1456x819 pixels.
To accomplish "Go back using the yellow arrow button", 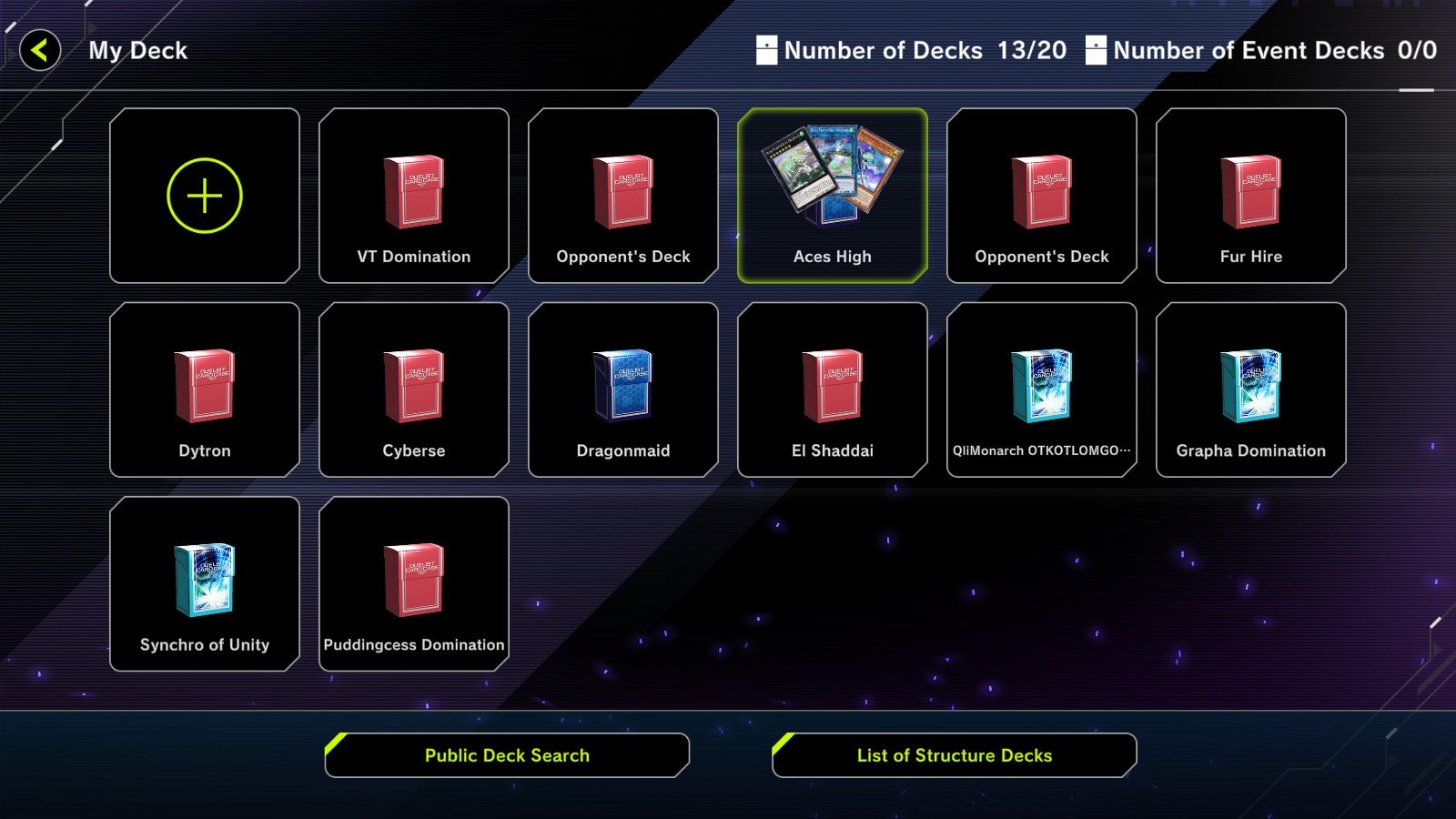I will pyautogui.click(x=40, y=50).
